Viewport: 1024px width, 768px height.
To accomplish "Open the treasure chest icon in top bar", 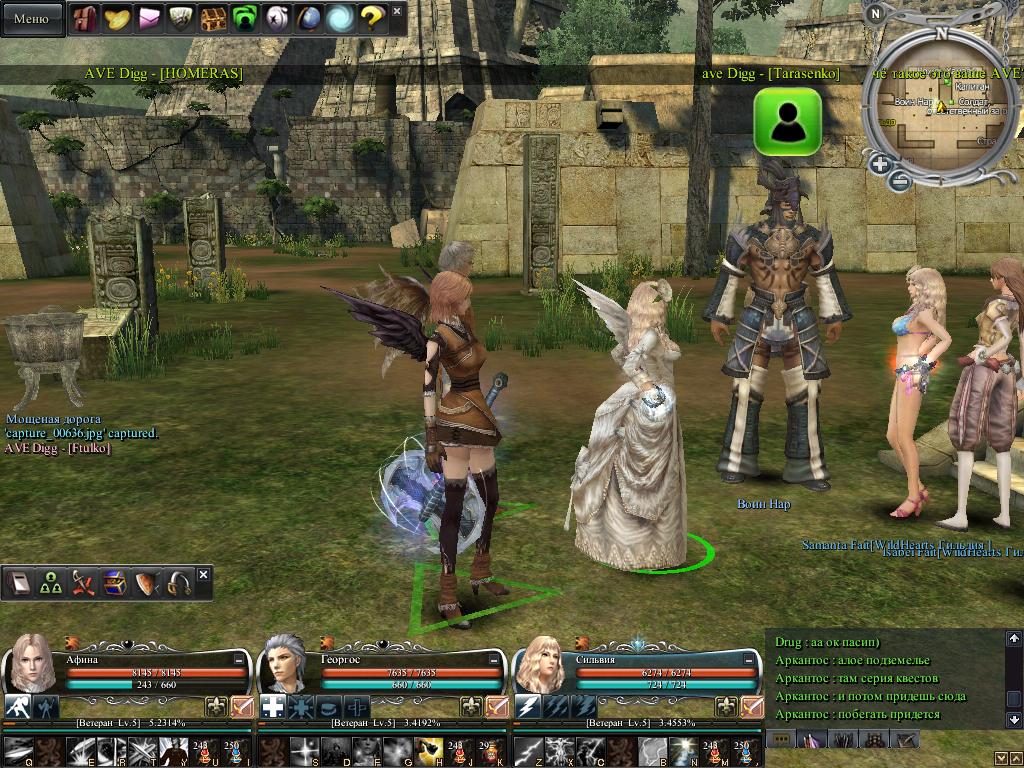I will point(213,17).
